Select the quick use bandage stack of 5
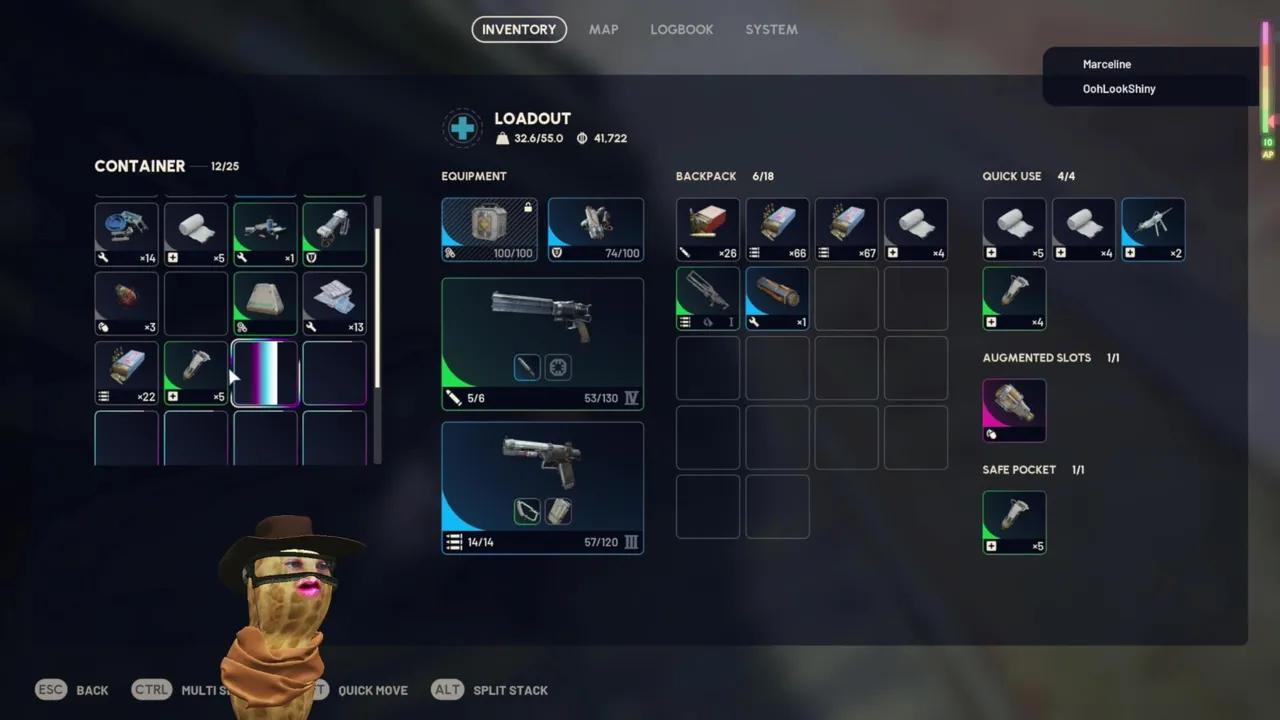 (1014, 229)
